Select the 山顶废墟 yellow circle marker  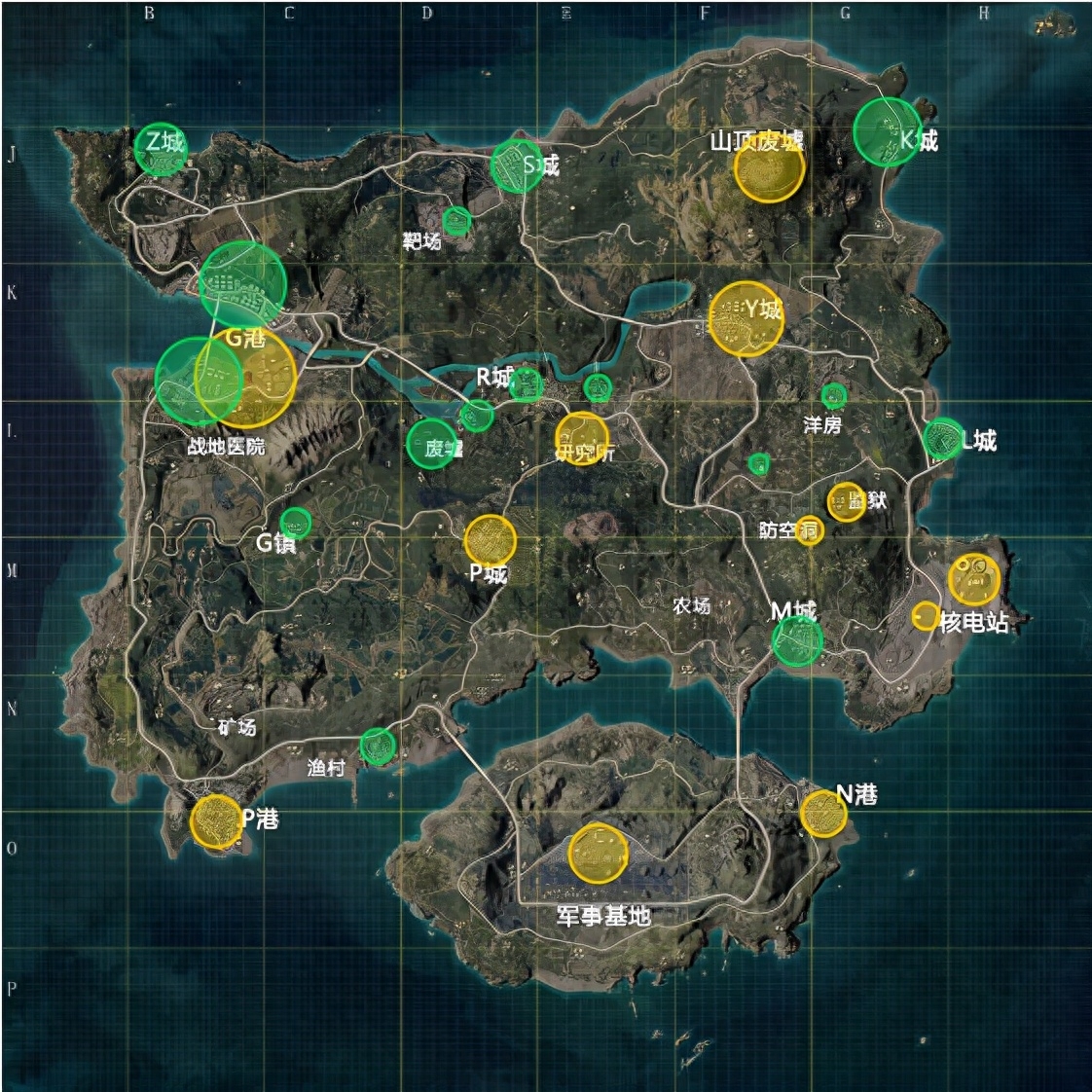click(769, 167)
